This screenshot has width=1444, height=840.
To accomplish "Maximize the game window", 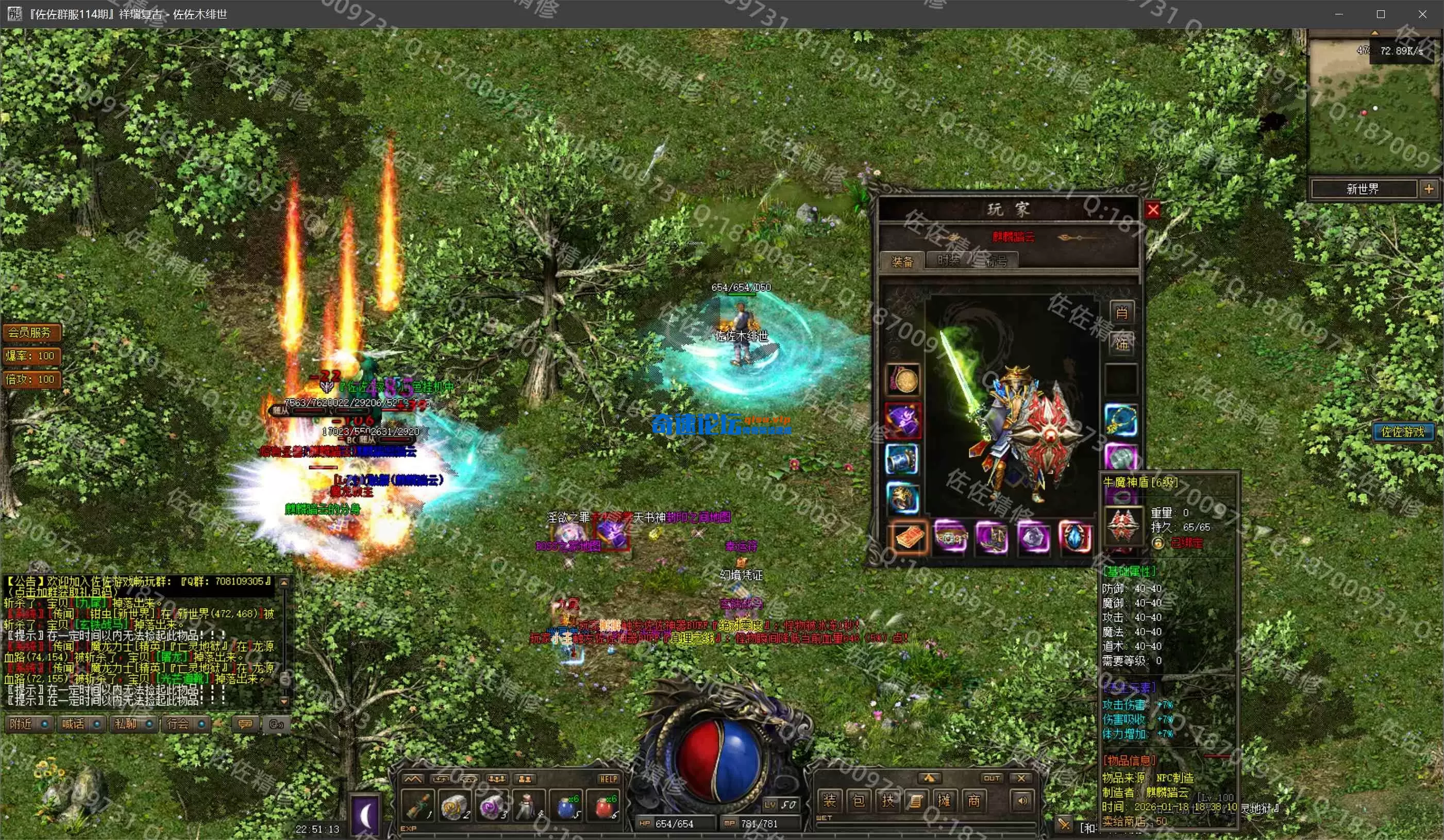I will (x=1381, y=14).
